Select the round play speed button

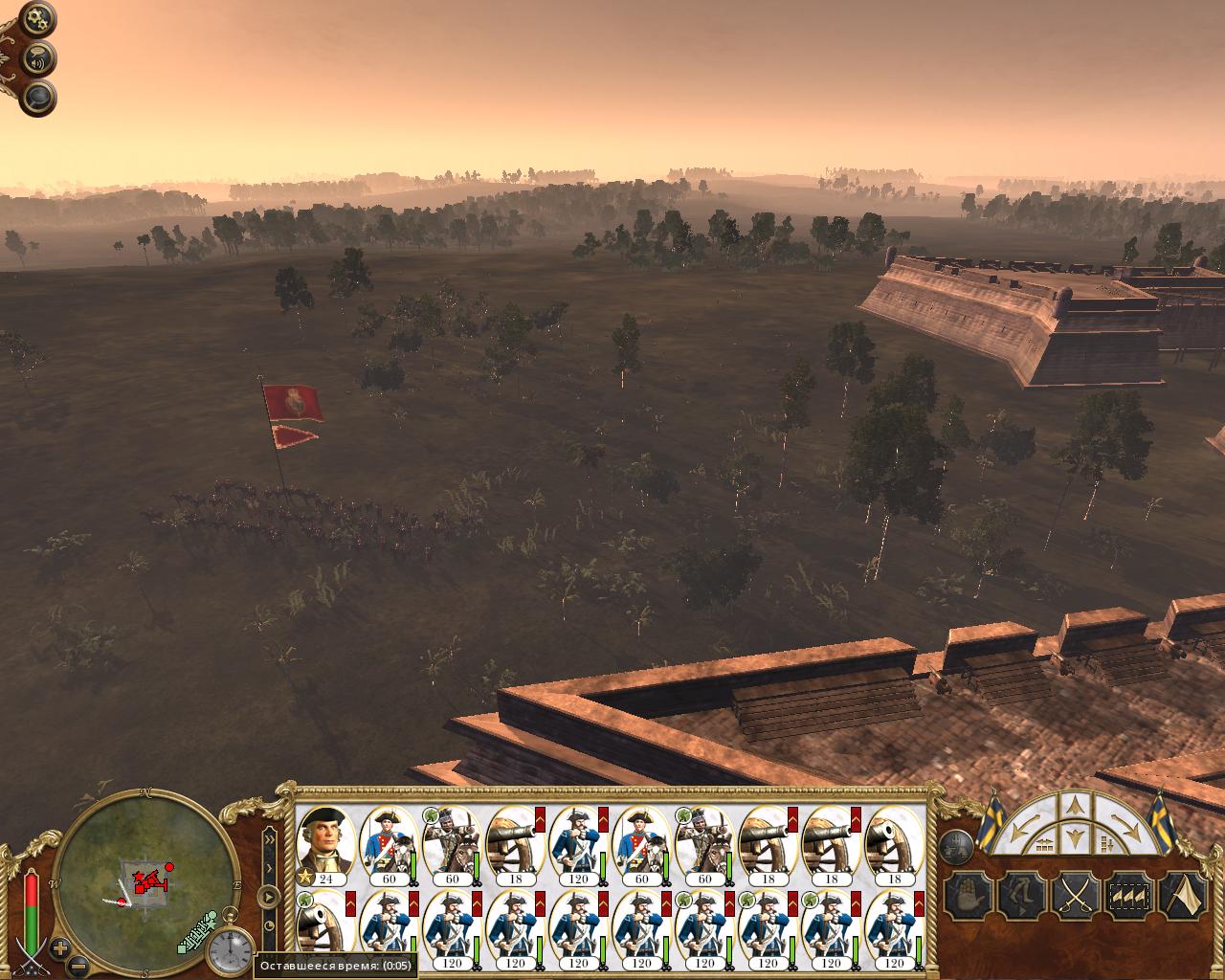click(x=270, y=898)
